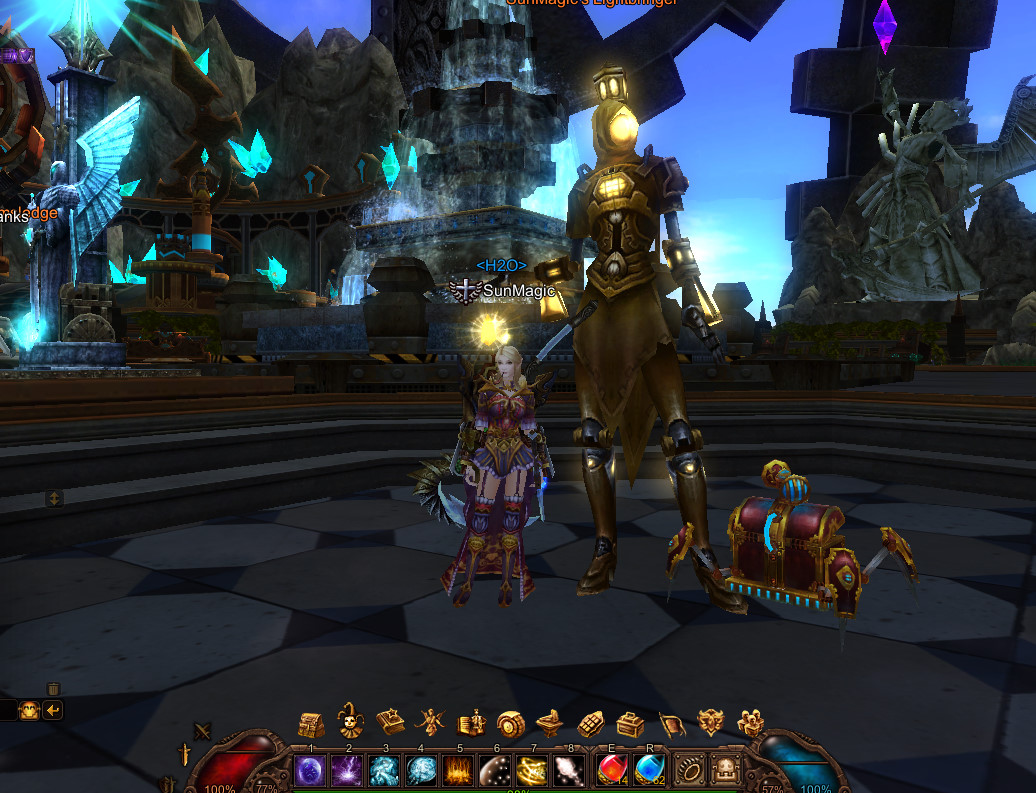The image size is (1036, 793).
Task: Open the star spellbook menu
Action: coord(389,722)
